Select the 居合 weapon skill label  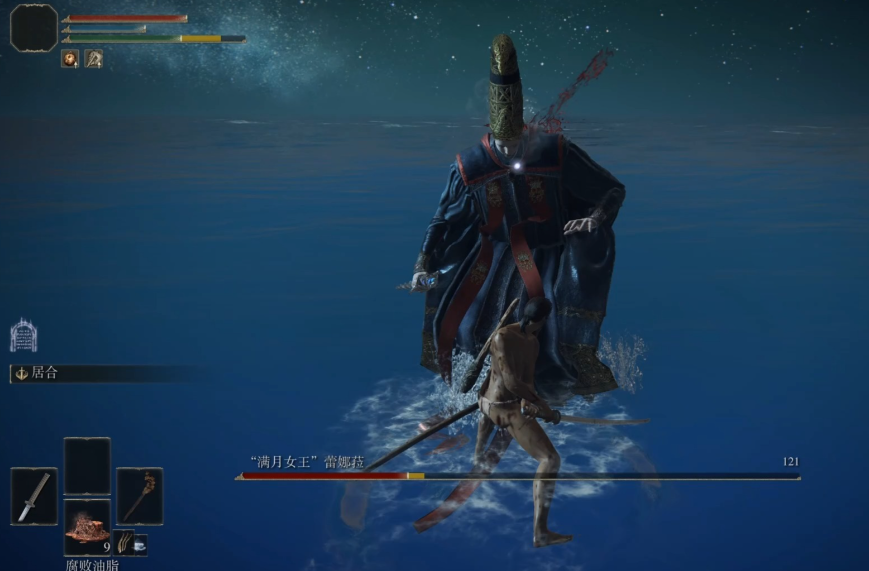pyautogui.click(x=45, y=373)
